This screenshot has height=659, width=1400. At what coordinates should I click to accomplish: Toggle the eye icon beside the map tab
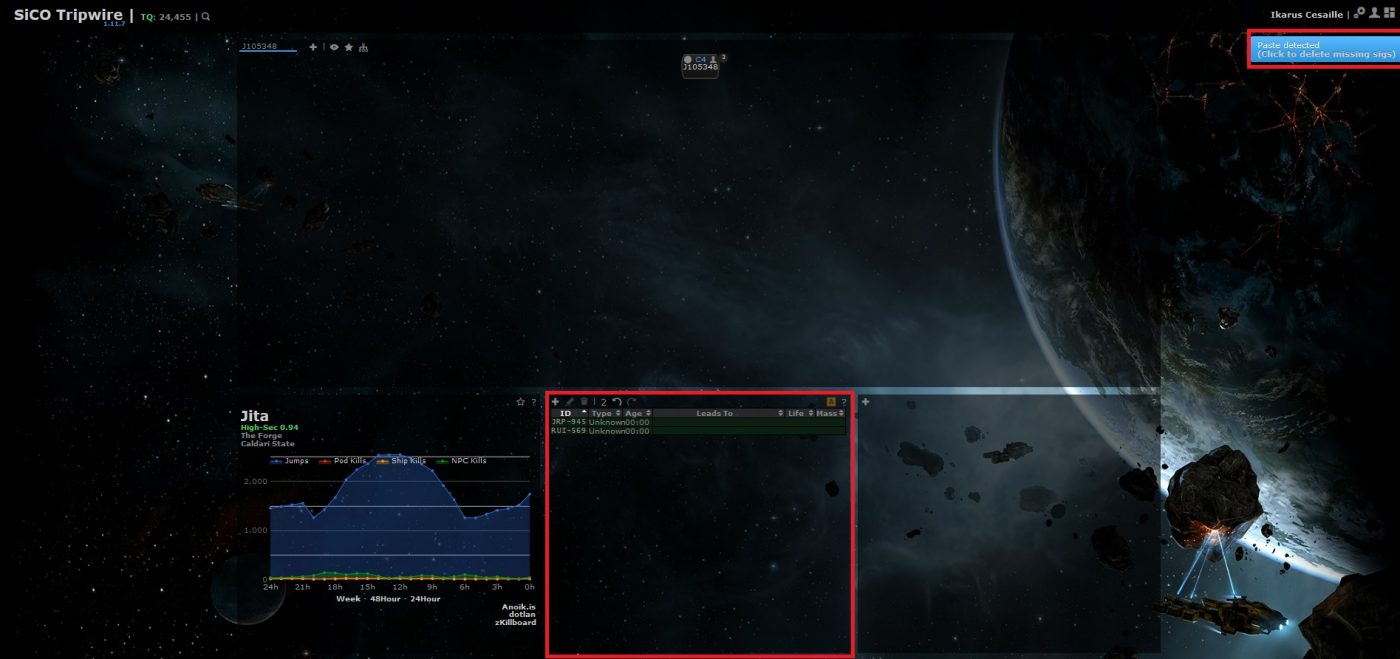(x=334, y=47)
